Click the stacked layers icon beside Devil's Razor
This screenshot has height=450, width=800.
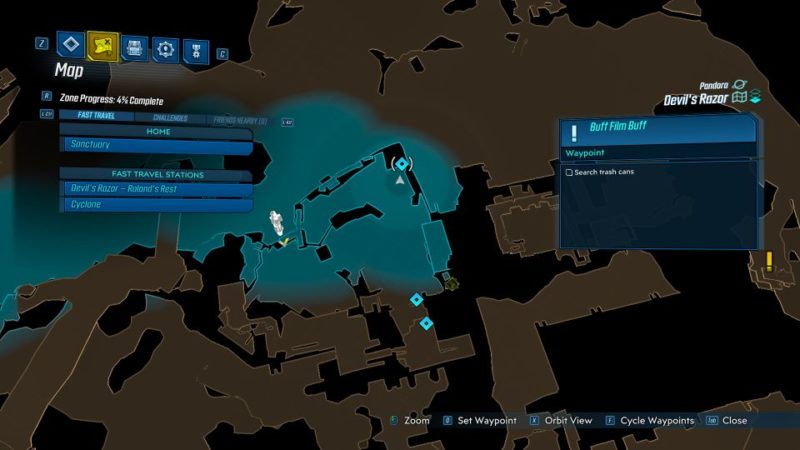click(756, 98)
